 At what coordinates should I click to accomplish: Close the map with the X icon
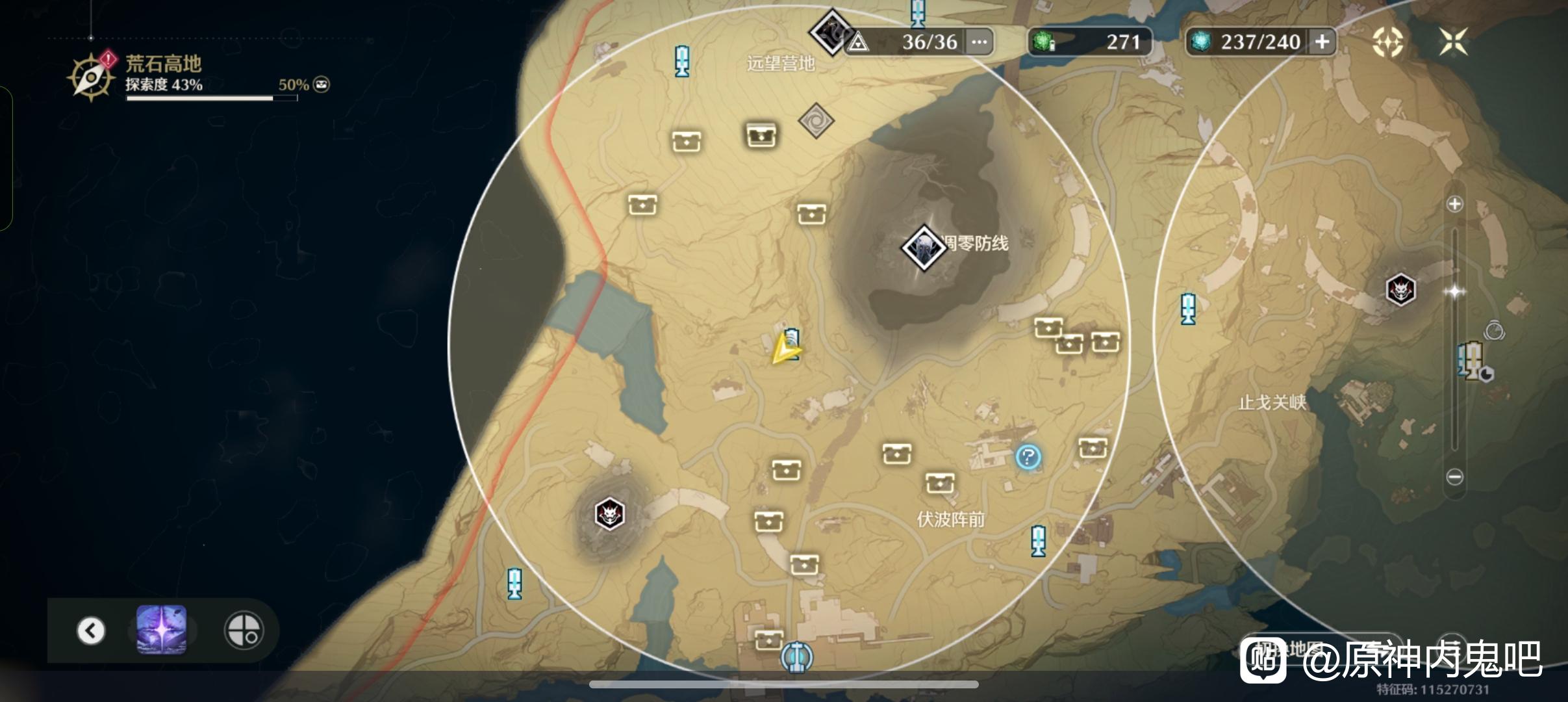1453,42
